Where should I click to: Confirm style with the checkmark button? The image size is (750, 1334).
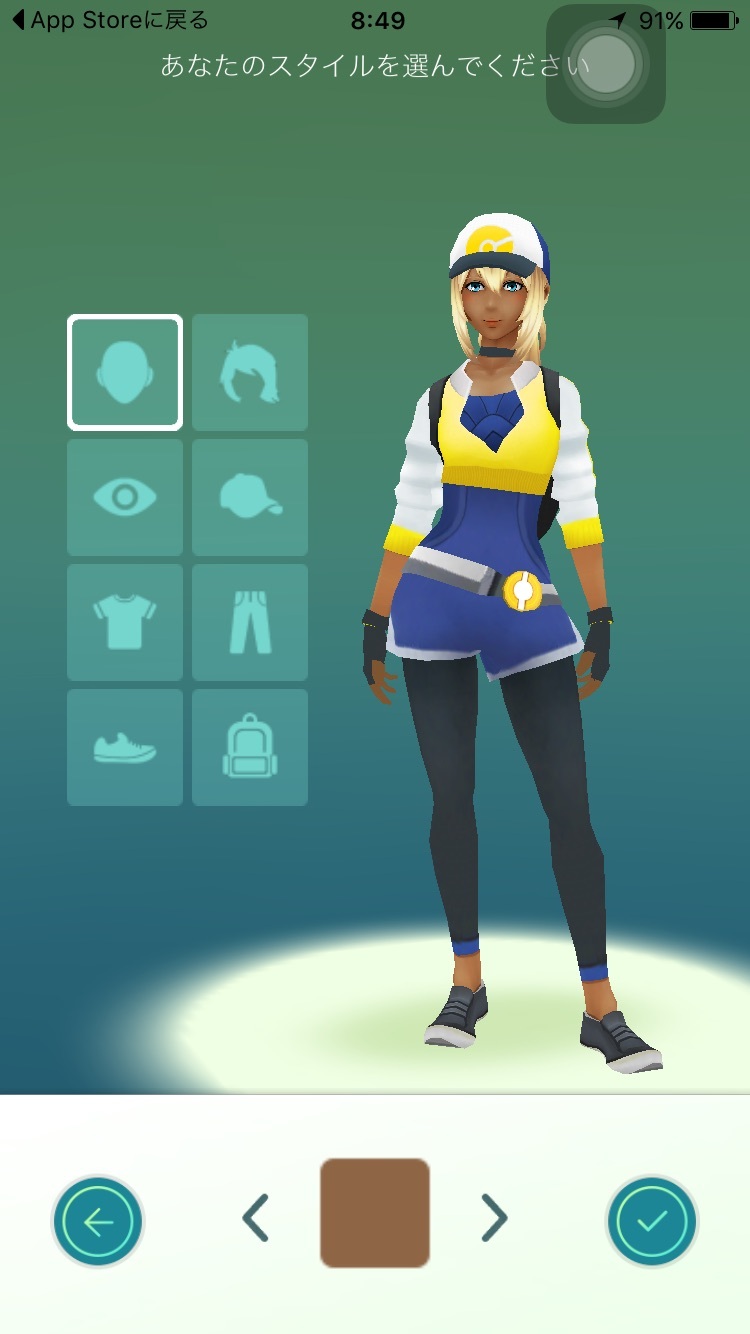point(652,1221)
